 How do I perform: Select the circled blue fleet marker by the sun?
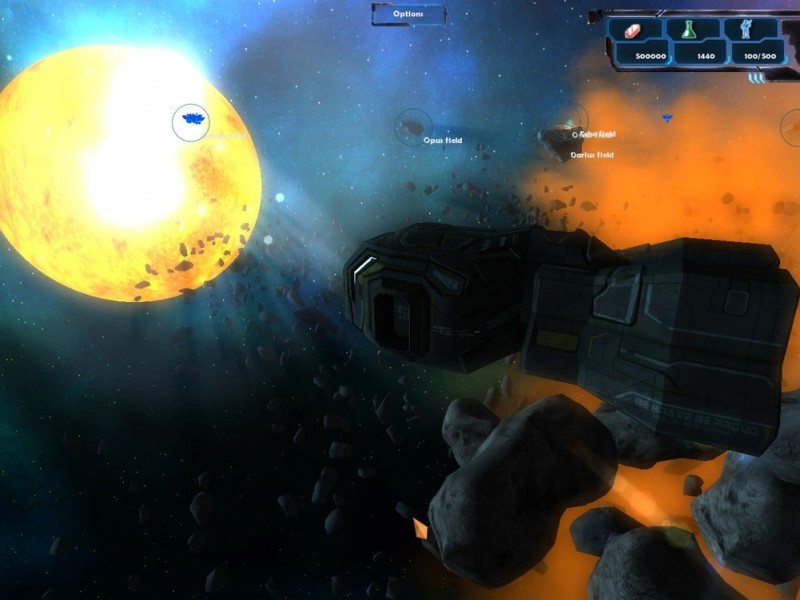click(190, 123)
